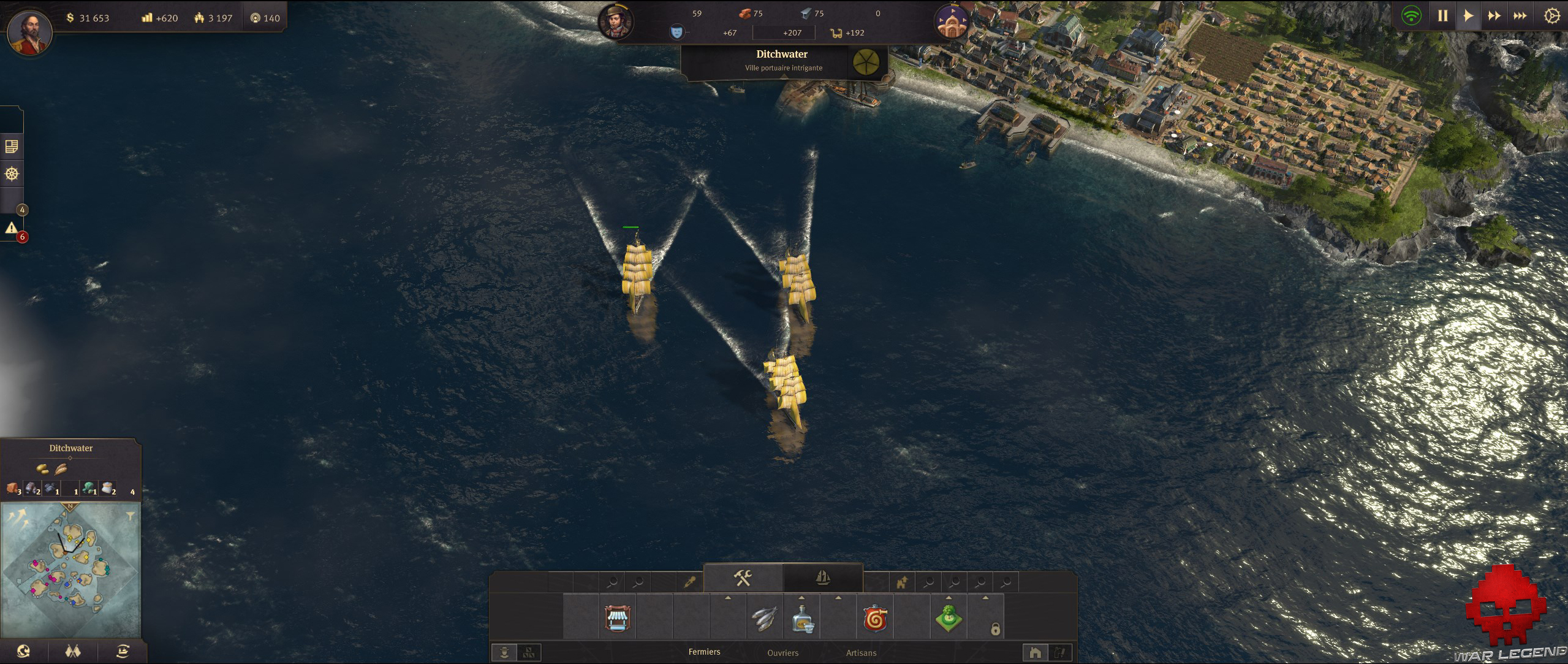
Task: Open the newspaper icon in left sidebar
Action: [x=12, y=147]
